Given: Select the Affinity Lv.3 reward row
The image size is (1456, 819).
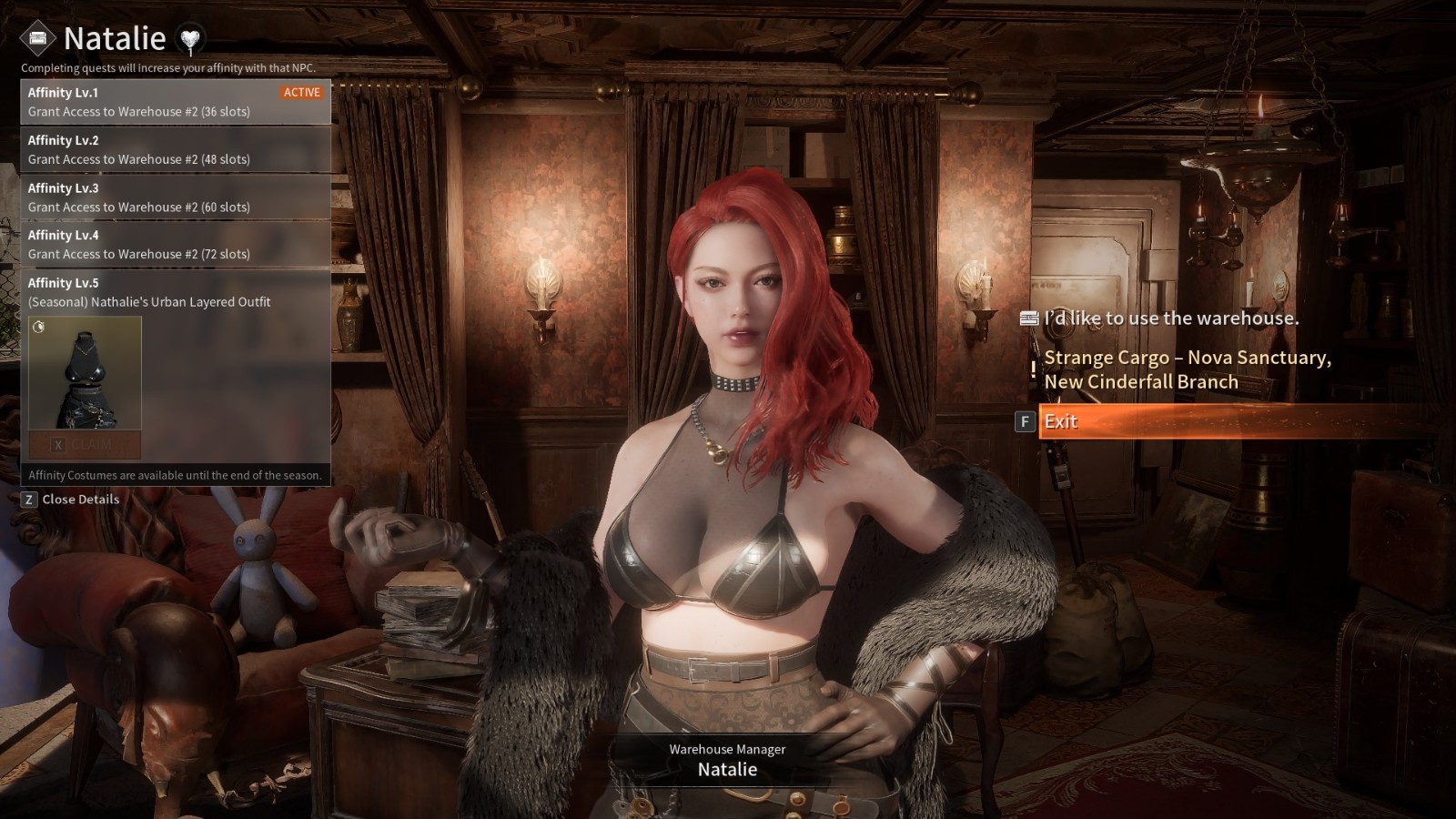Looking at the screenshot, I should click(176, 197).
